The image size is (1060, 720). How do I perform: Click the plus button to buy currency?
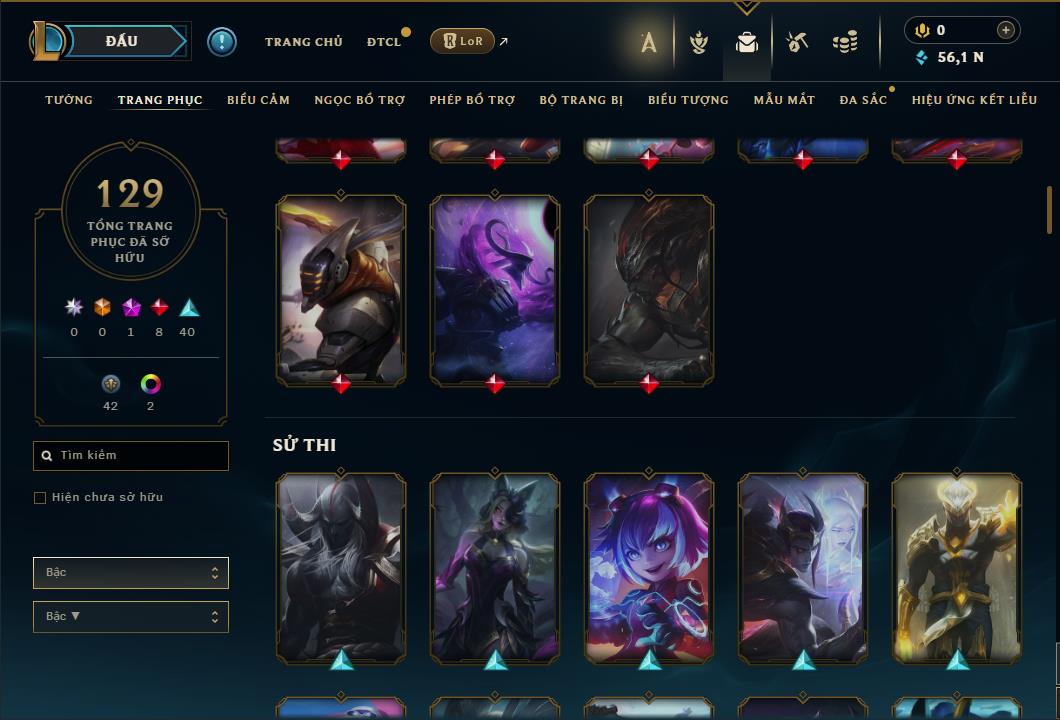pos(1006,30)
